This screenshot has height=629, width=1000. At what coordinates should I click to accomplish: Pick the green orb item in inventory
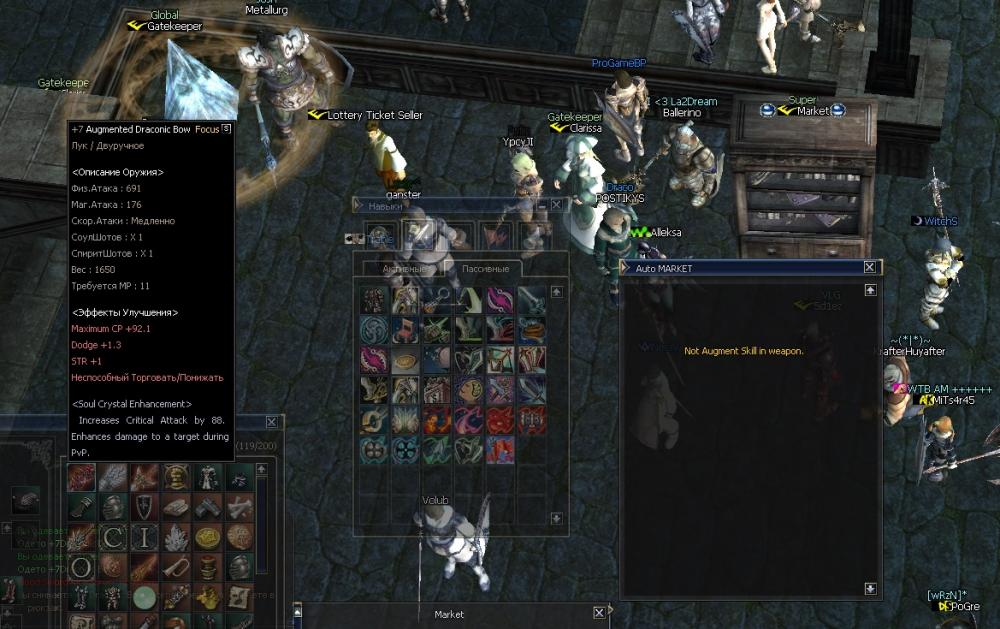[145, 597]
